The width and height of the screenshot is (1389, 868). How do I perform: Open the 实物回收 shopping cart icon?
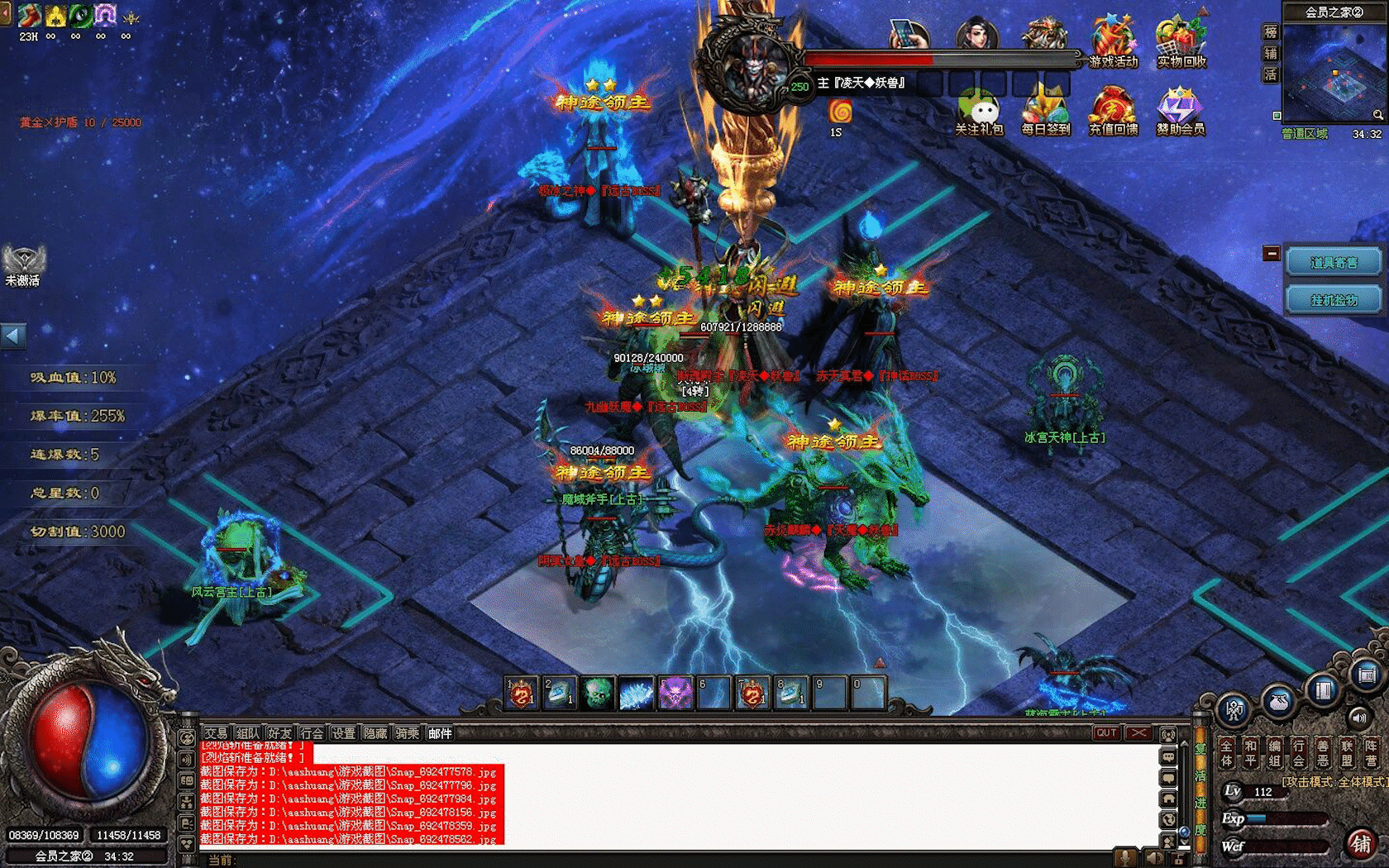1181,41
